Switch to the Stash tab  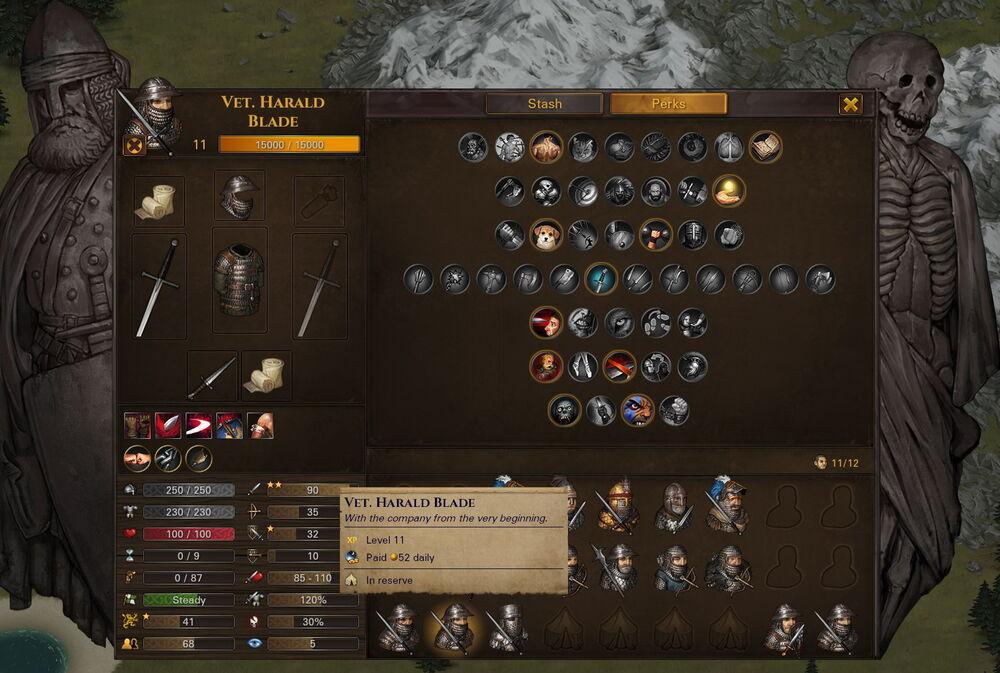tap(544, 104)
